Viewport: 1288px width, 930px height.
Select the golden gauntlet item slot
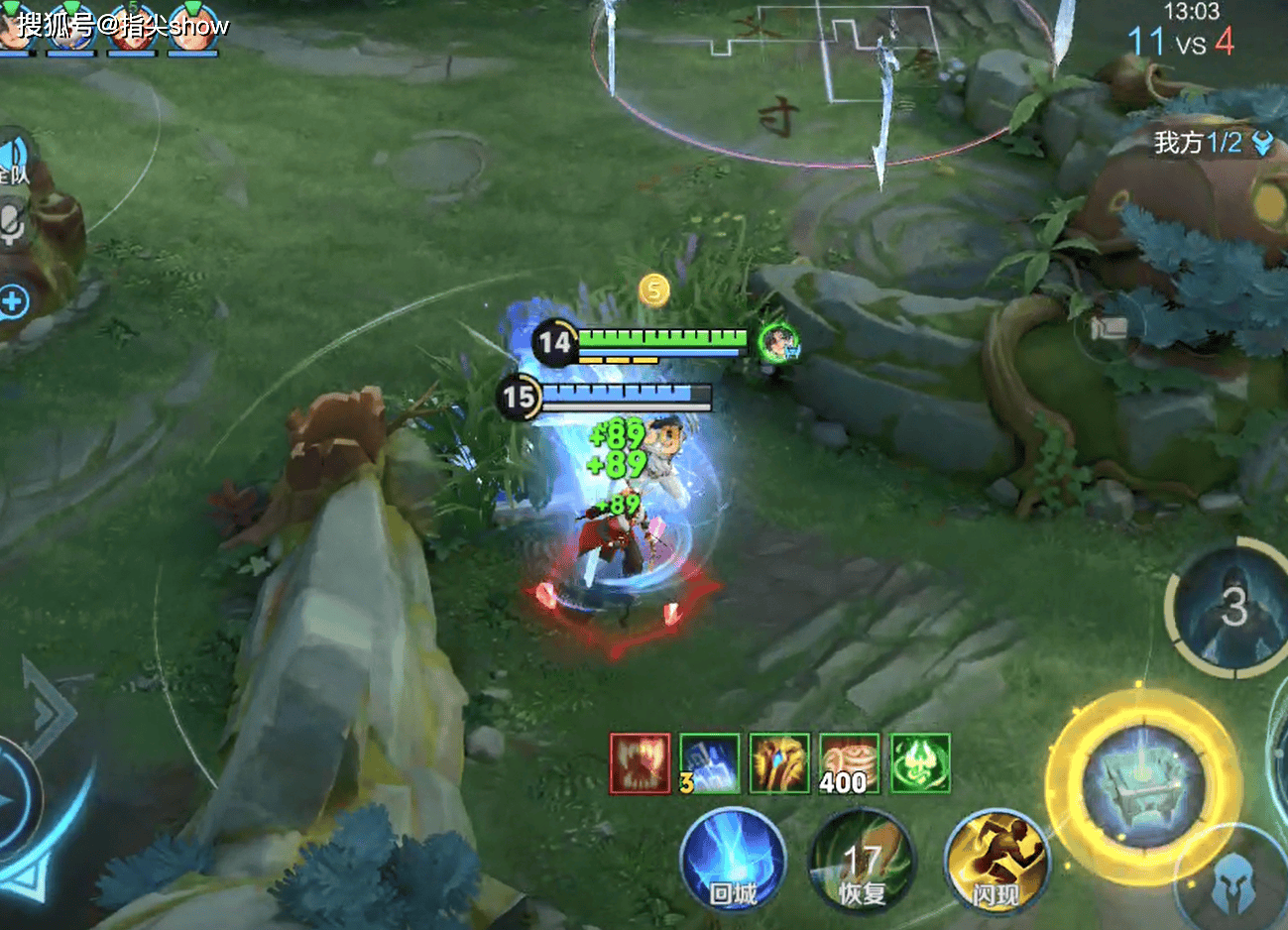point(779,763)
